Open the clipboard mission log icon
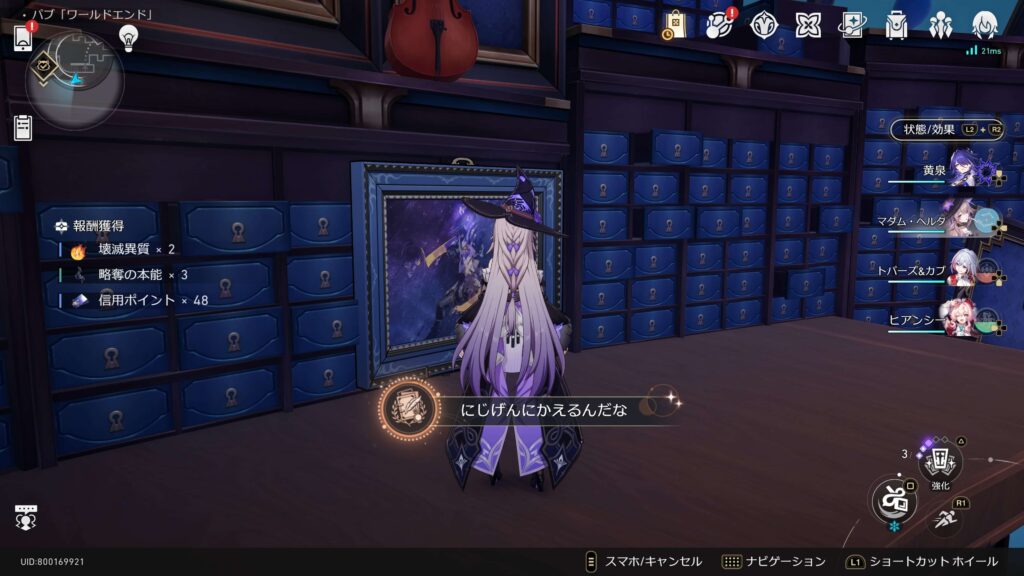Viewport: 1024px width, 576px height. pos(23,127)
